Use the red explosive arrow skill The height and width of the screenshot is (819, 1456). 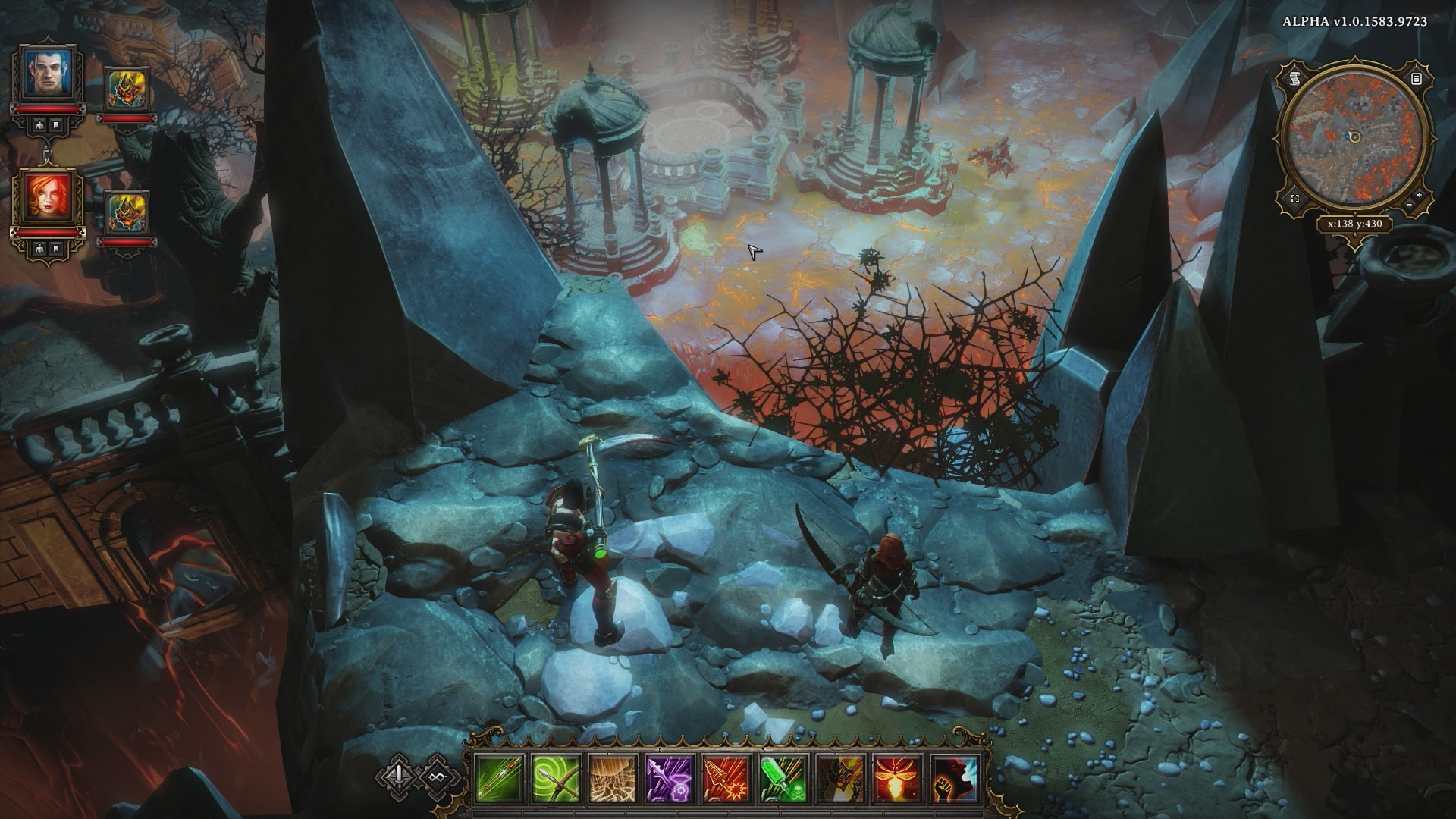coord(726,779)
